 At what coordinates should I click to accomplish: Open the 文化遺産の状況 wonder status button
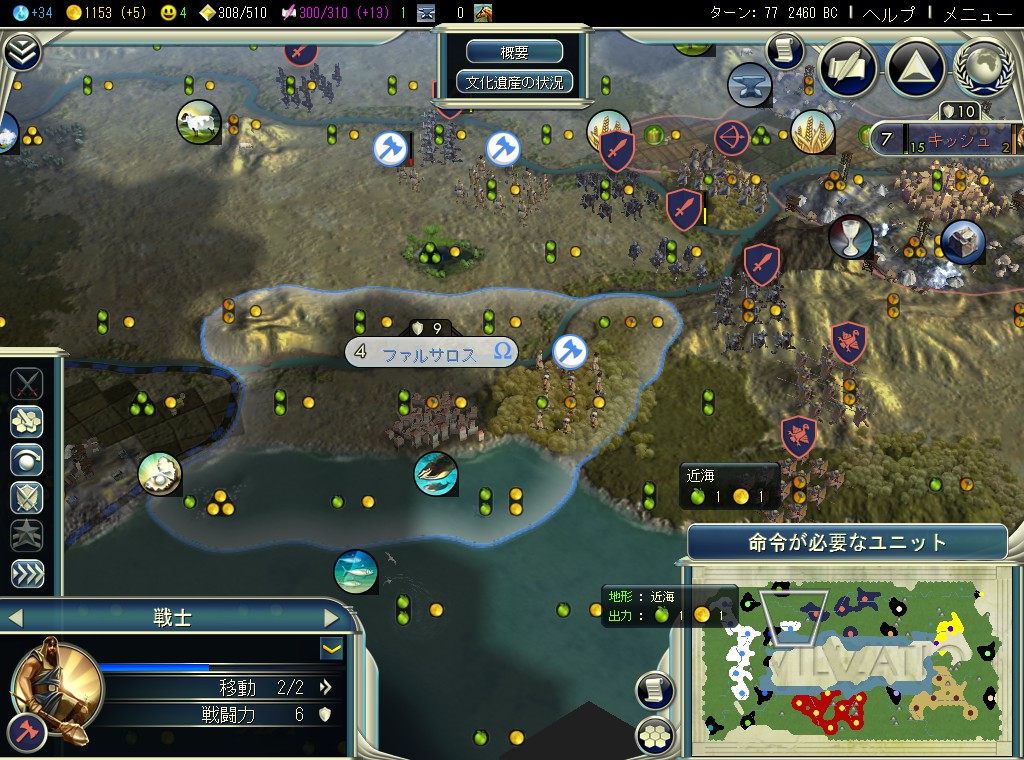pyautogui.click(x=514, y=82)
